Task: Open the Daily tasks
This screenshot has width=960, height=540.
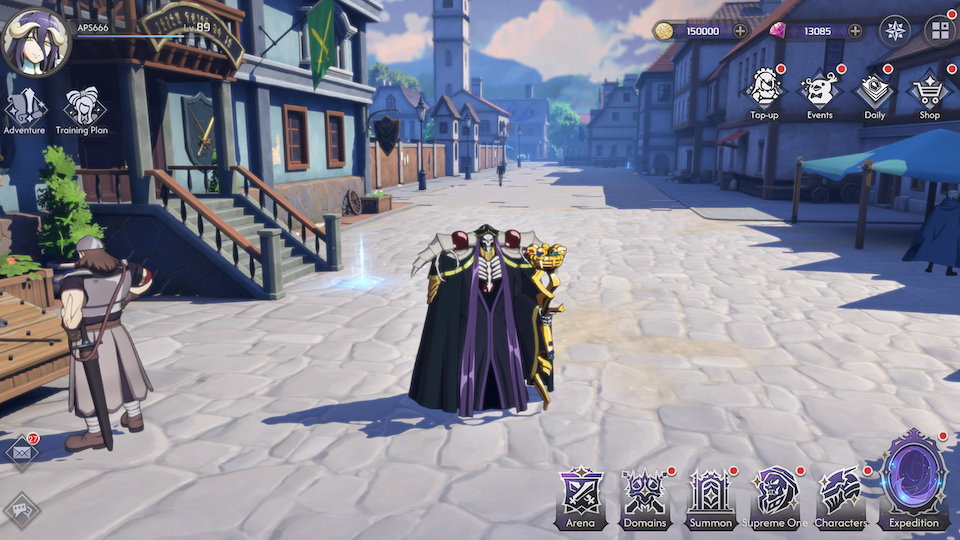Action: (x=874, y=94)
